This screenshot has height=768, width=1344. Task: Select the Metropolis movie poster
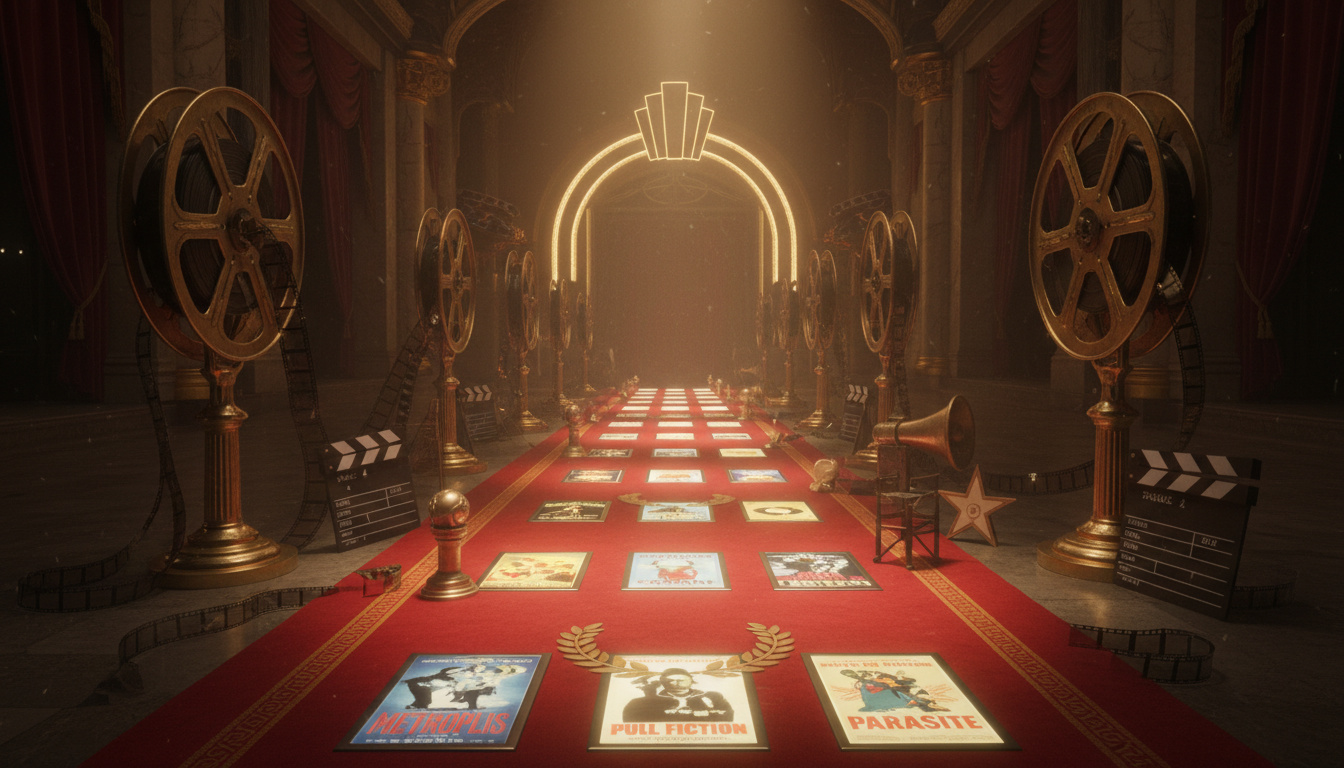tap(445, 700)
